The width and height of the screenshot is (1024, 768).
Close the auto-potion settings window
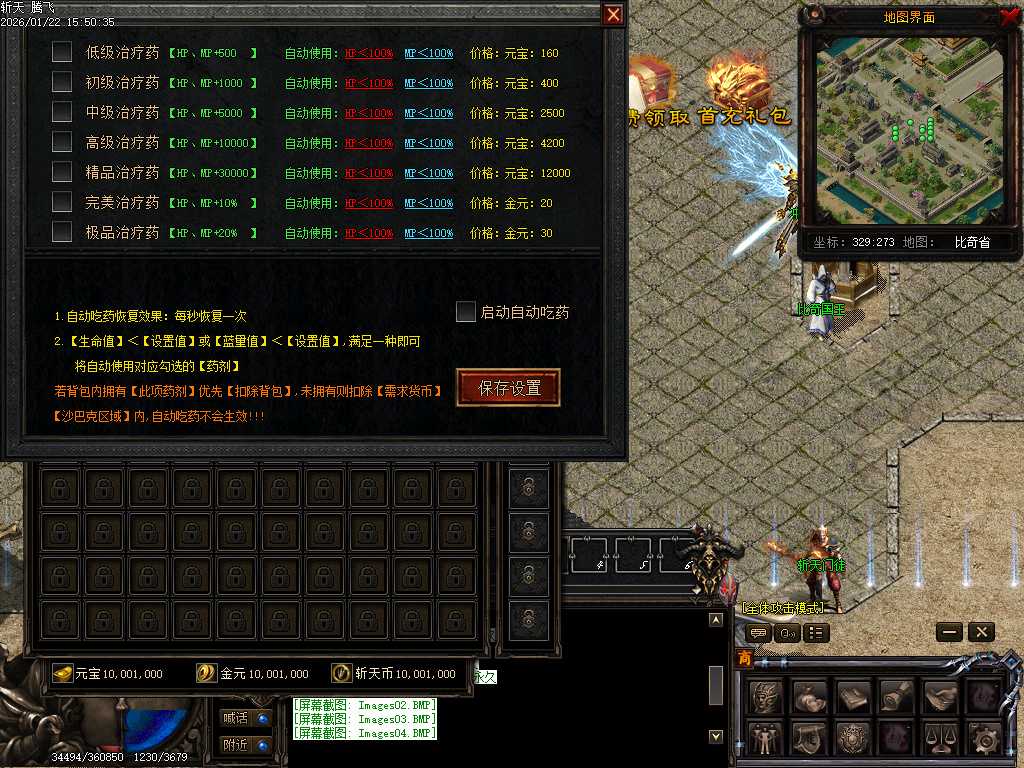tap(613, 14)
